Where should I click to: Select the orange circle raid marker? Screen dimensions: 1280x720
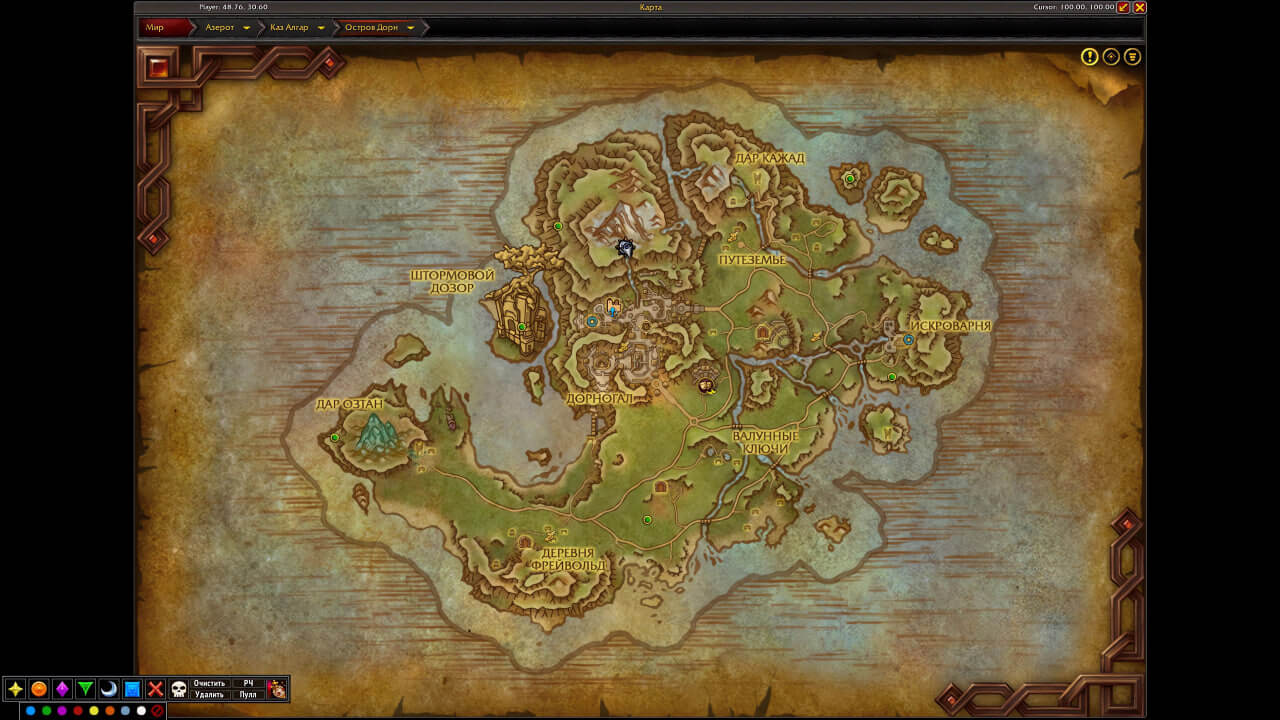click(39, 689)
